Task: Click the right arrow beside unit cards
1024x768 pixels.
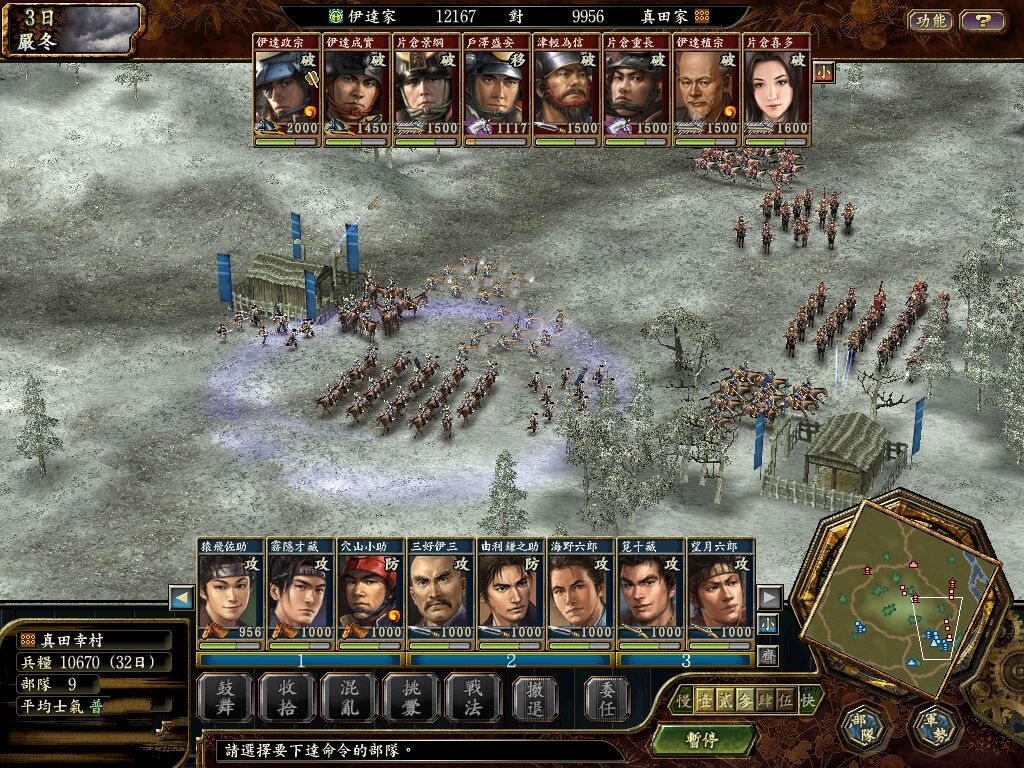Action: tap(769, 598)
